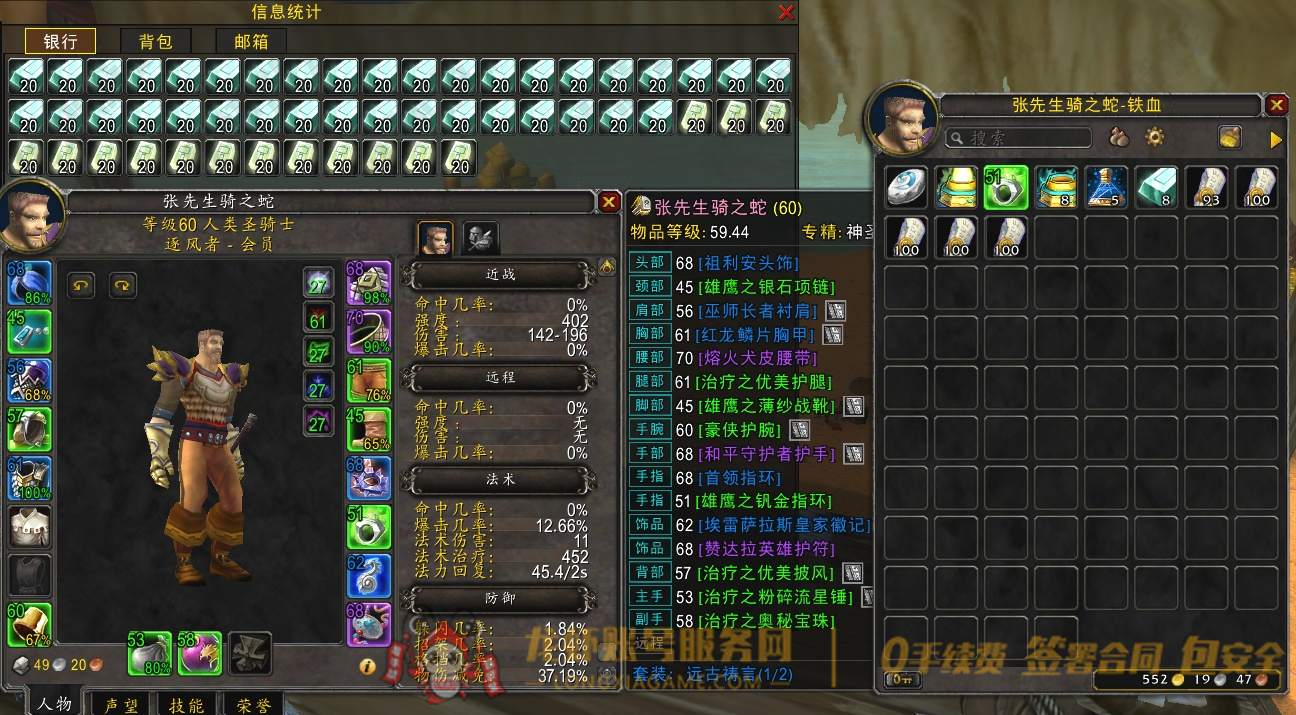Pick the blue mana potion stack of 5

pyautogui.click(x=1106, y=188)
